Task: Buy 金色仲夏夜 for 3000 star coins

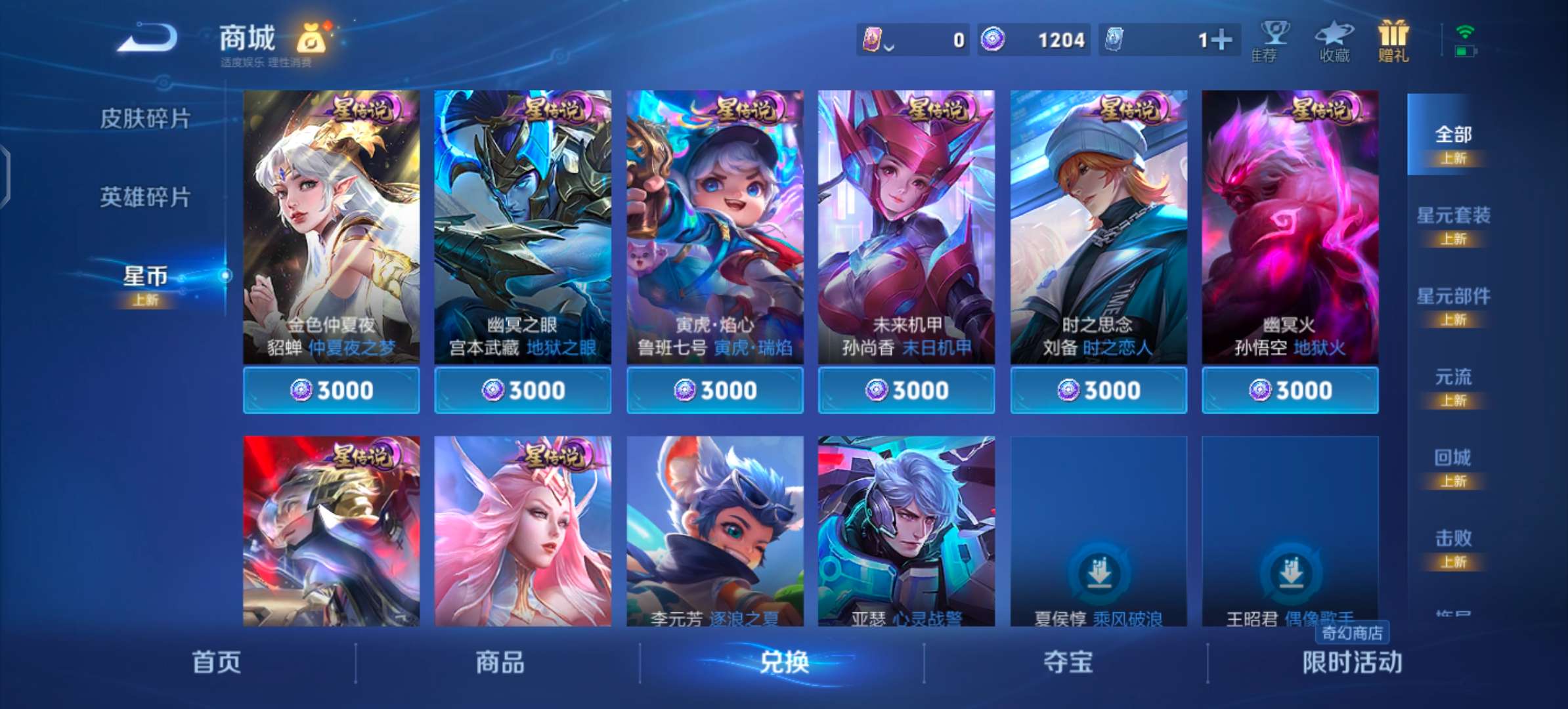Action: point(330,389)
